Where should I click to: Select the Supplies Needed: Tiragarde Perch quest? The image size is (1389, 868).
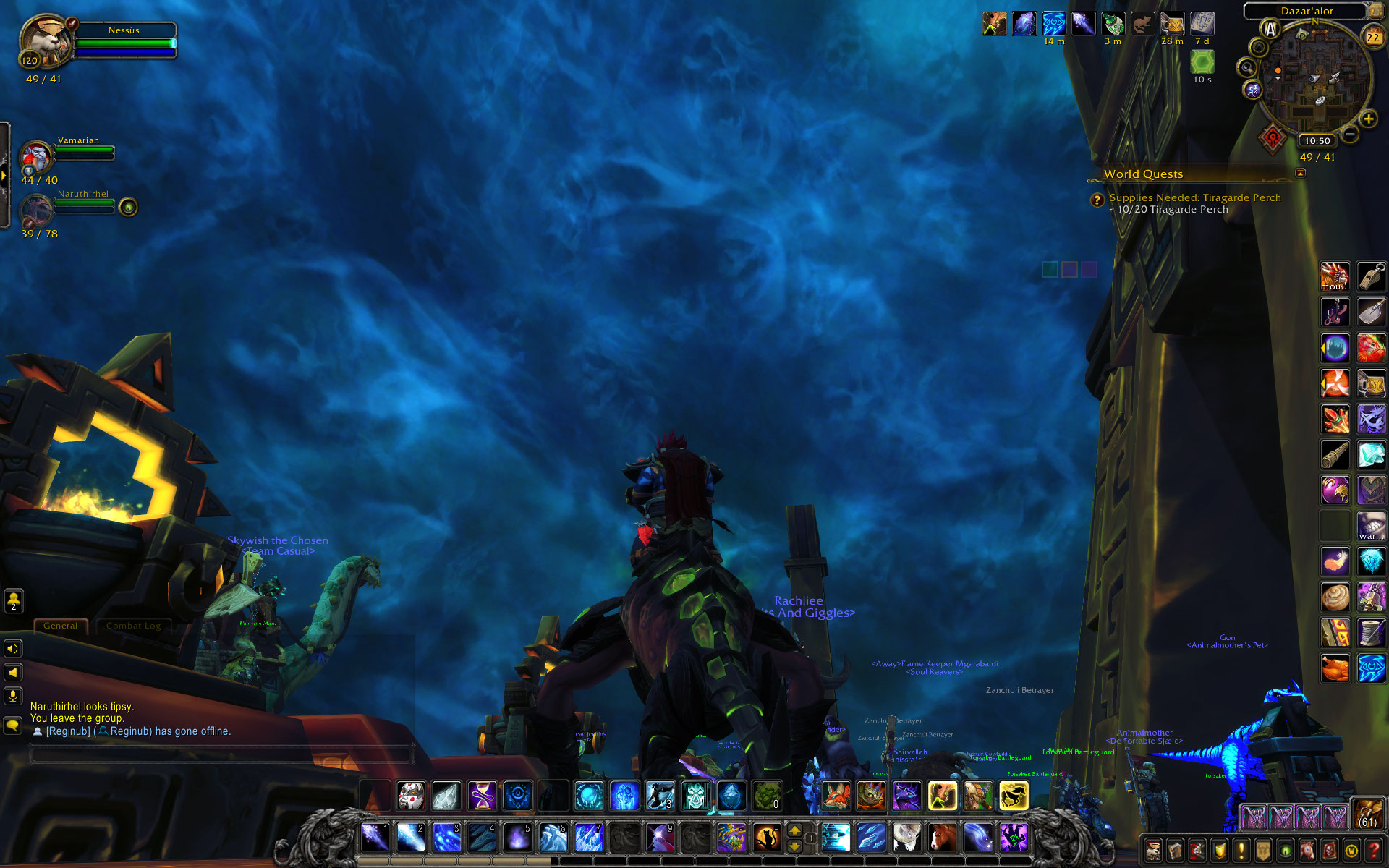coord(1194,197)
